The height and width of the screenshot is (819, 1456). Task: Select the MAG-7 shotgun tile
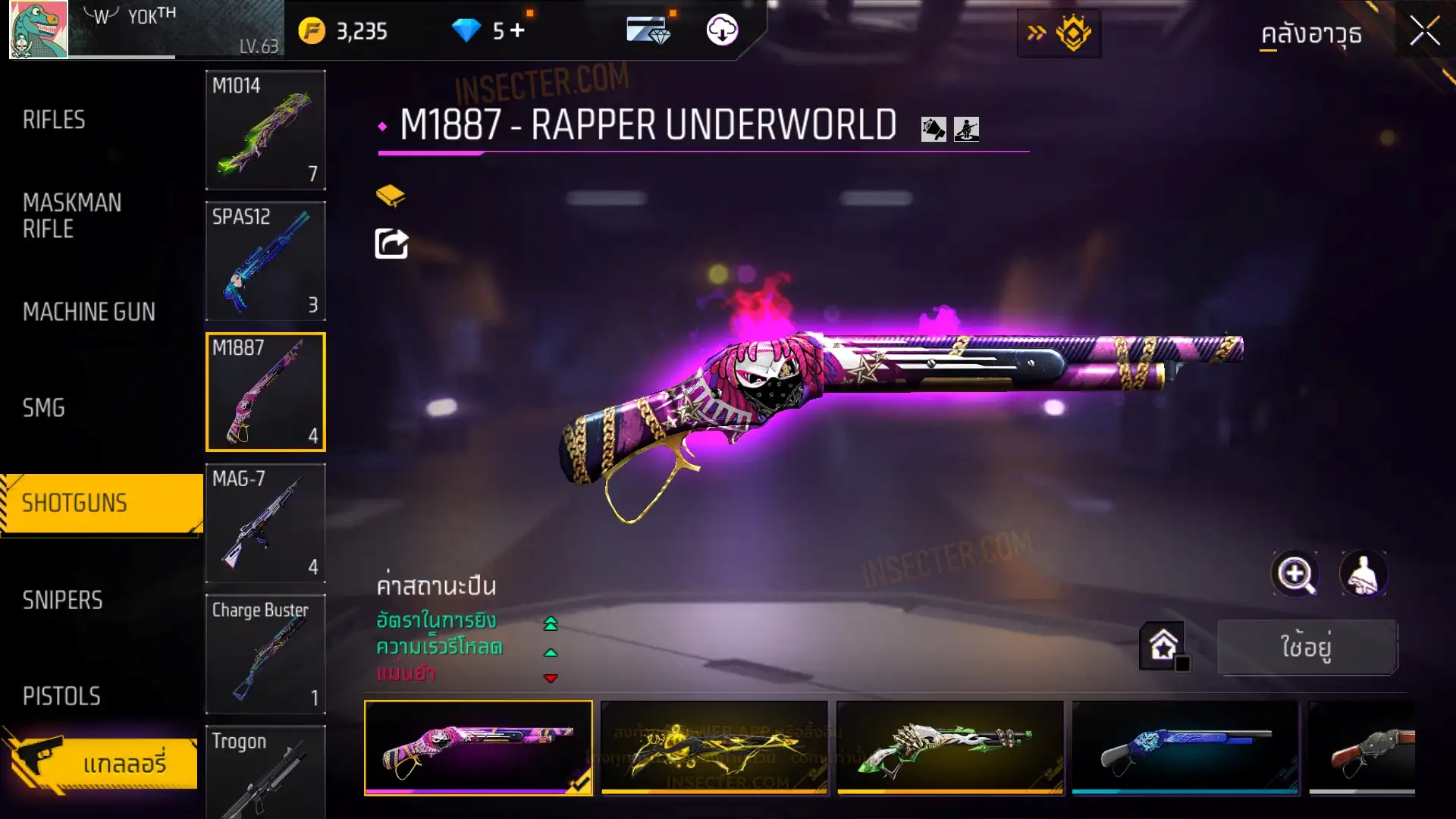(x=265, y=522)
